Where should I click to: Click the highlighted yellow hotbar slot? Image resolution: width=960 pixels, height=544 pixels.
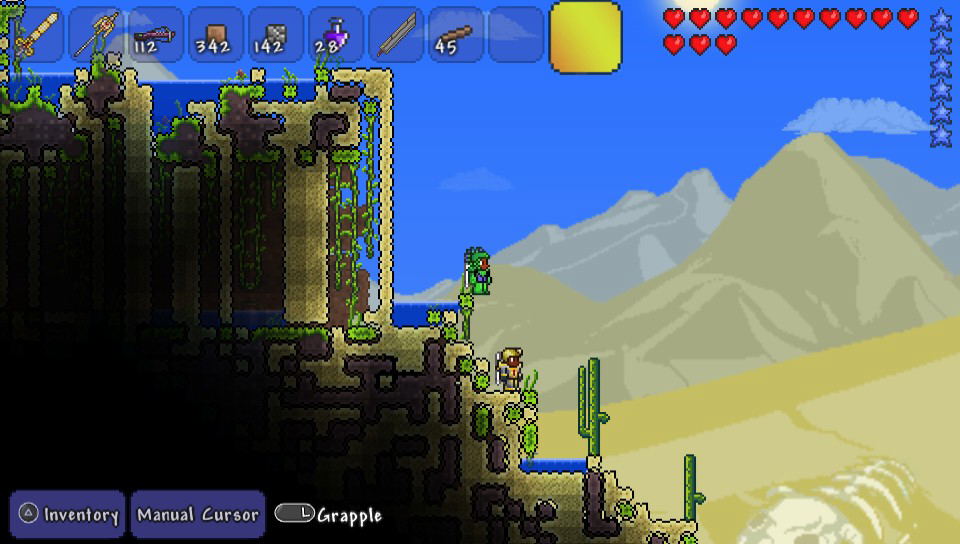tap(585, 37)
